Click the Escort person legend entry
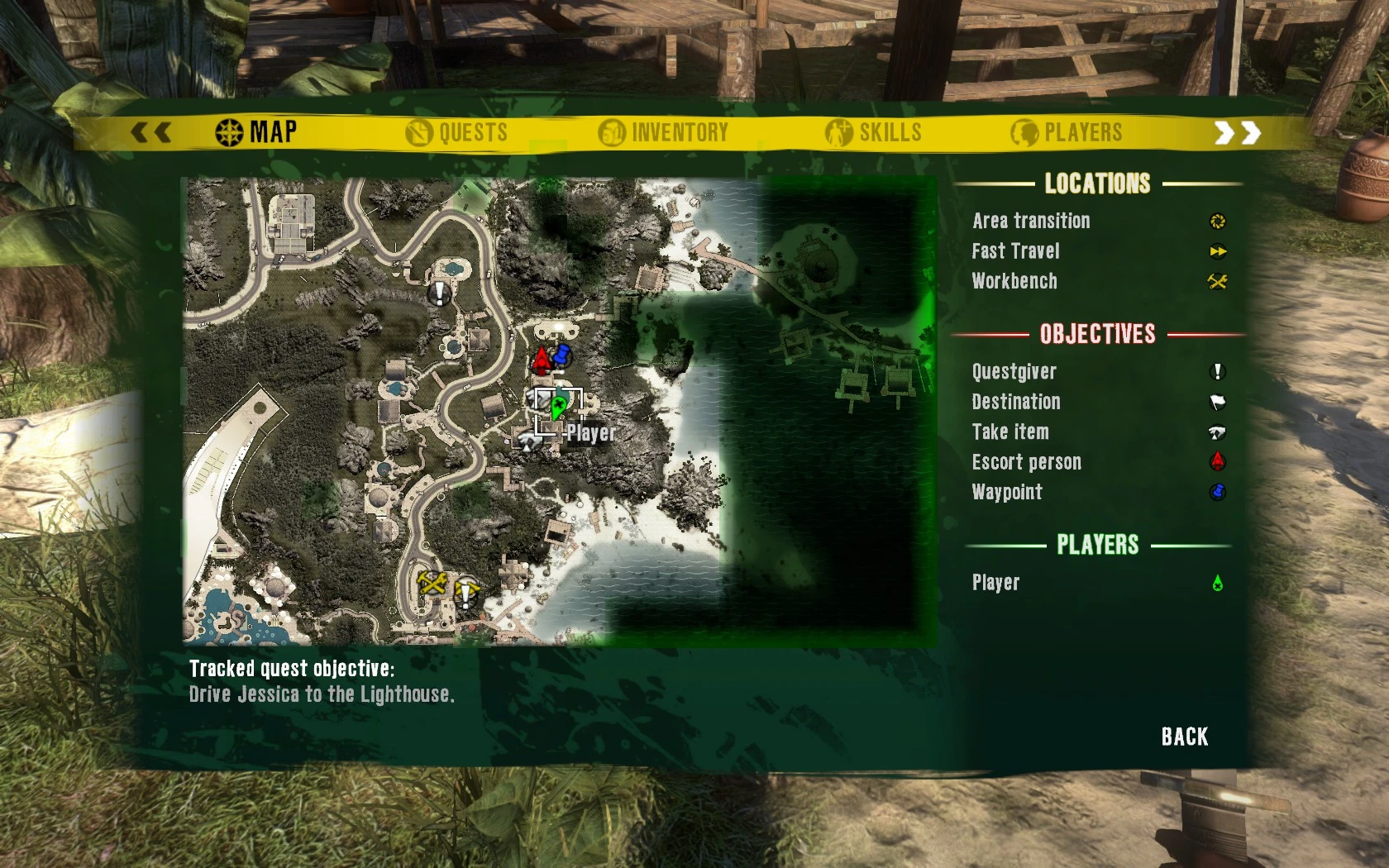Image resolution: width=1389 pixels, height=868 pixels. 1026,462
